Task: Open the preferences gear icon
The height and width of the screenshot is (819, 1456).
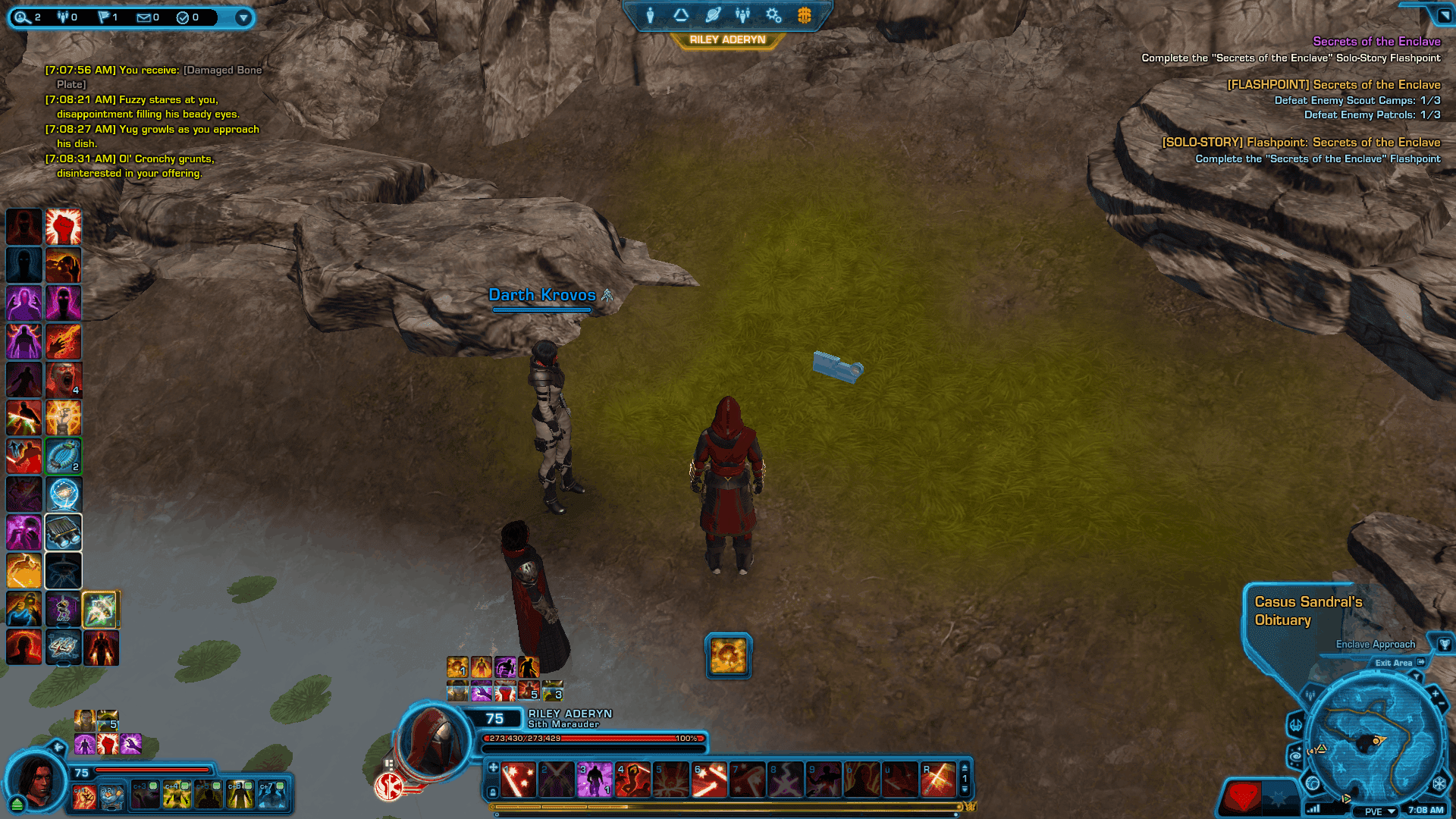Action: click(773, 14)
